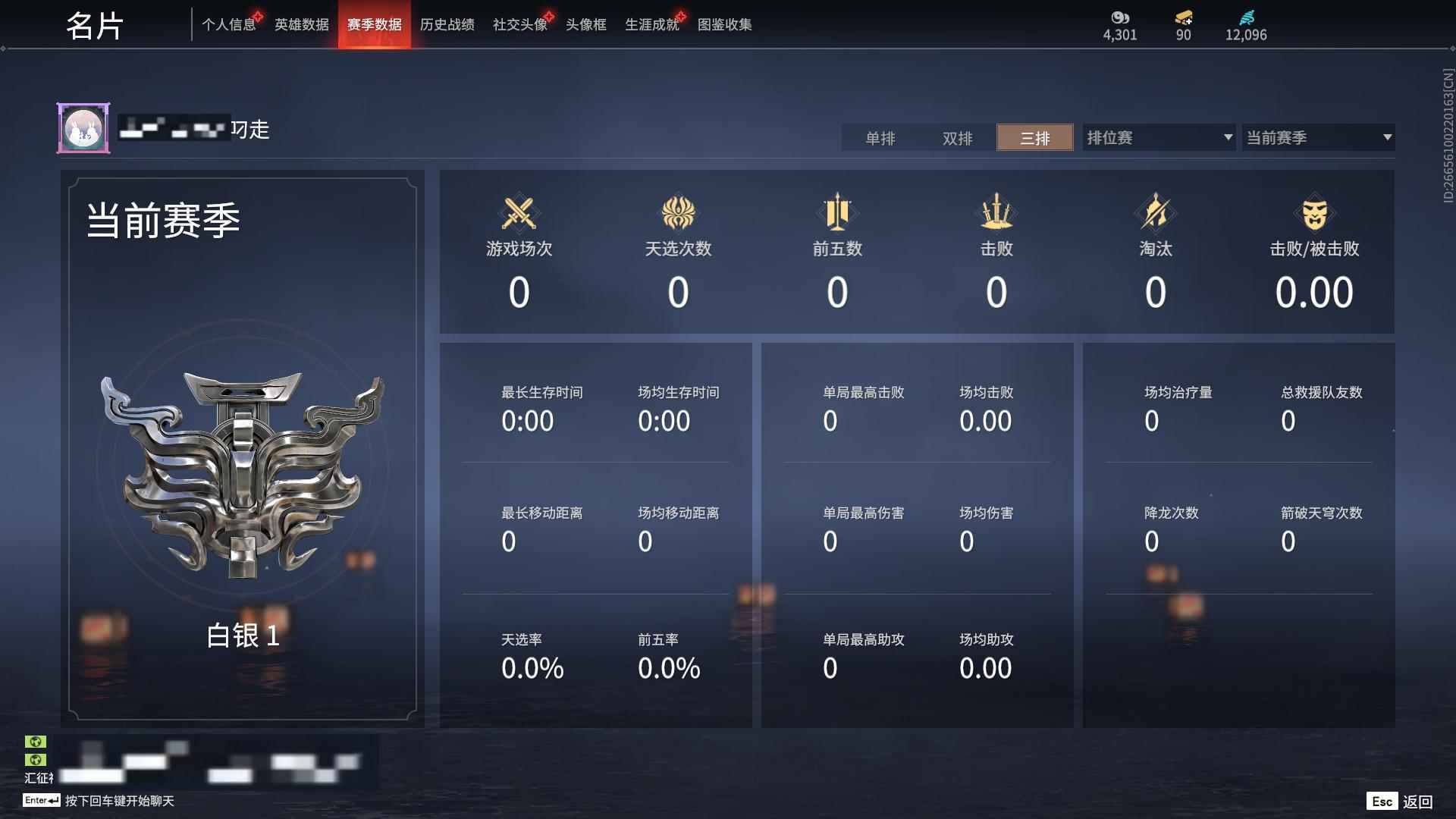
Task: Open the 图鉴收集 tab
Action: point(725,24)
